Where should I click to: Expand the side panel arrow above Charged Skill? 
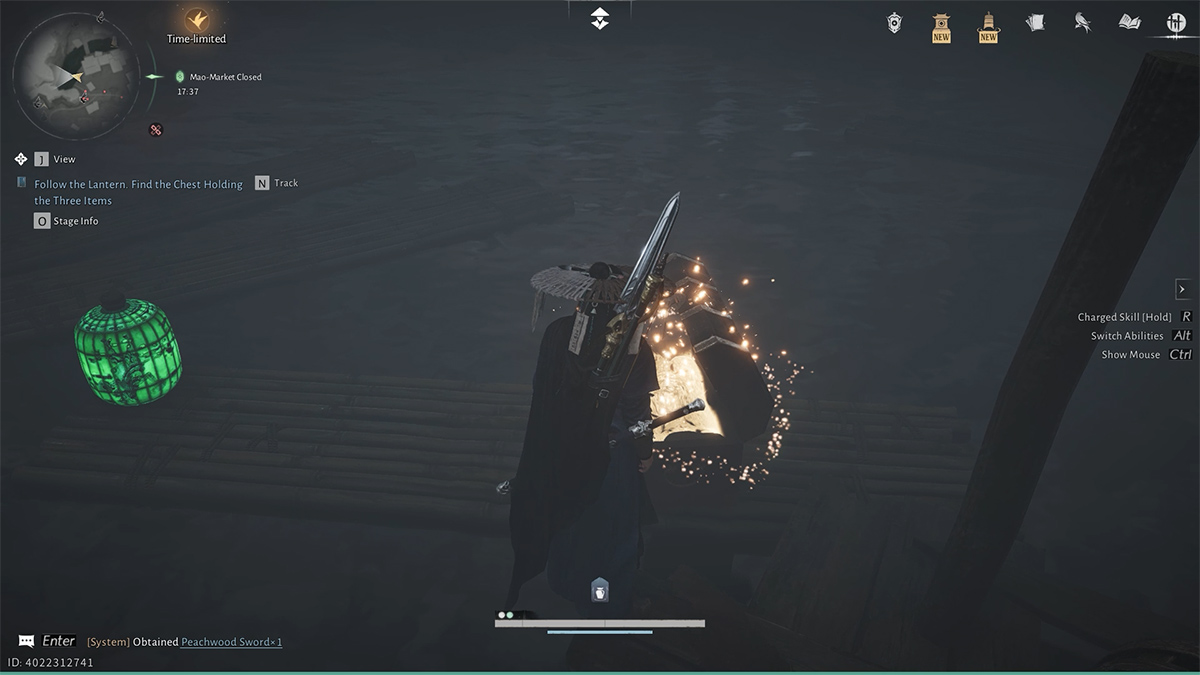(x=1181, y=289)
